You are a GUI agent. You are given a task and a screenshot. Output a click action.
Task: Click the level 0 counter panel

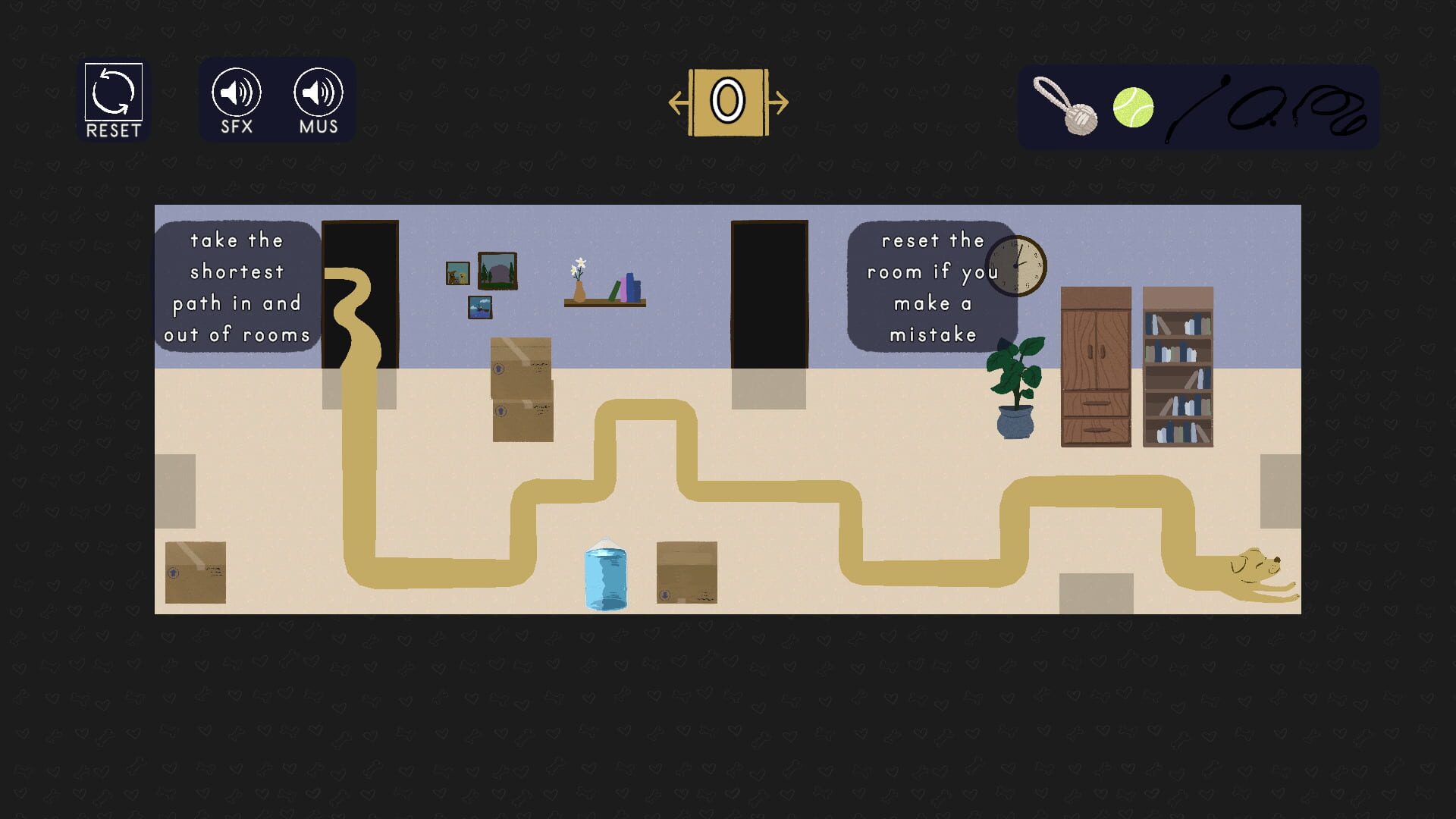click(728, 102)
